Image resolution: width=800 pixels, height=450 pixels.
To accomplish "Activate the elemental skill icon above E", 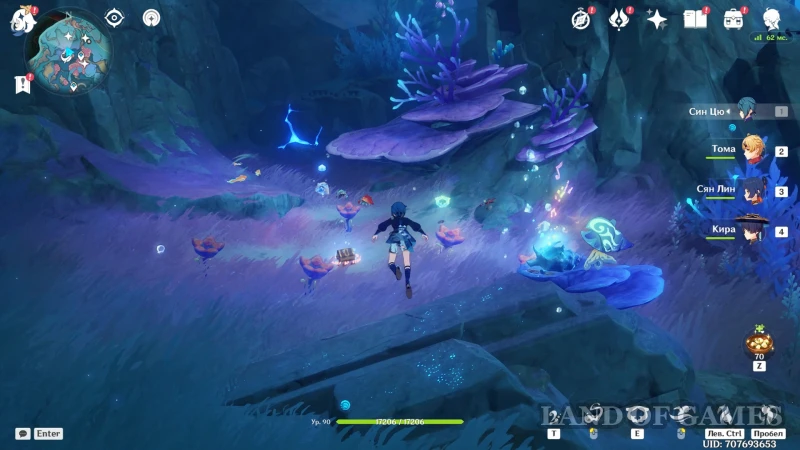I will click(637, 416).
